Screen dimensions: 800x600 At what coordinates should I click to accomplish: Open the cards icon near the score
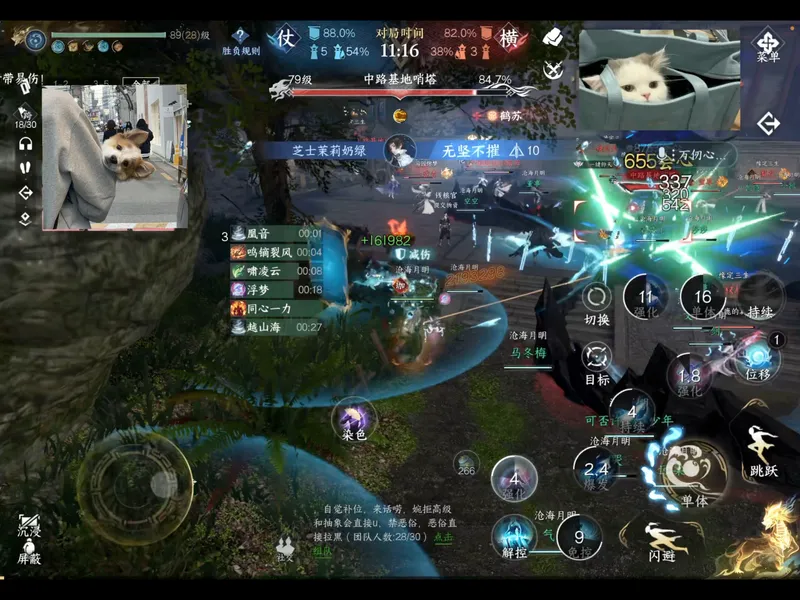coord(553,37)
